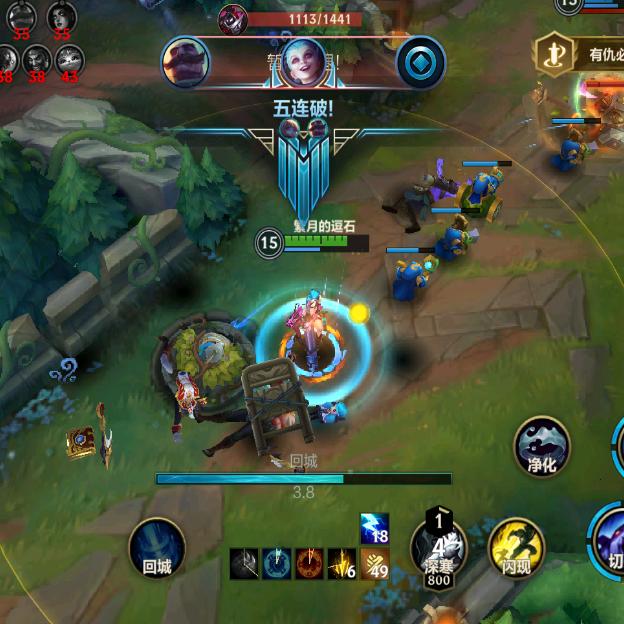This screenshot has height=624, width=624.
Task: Select the orange claw stack icon
Action: click(375, 564)
